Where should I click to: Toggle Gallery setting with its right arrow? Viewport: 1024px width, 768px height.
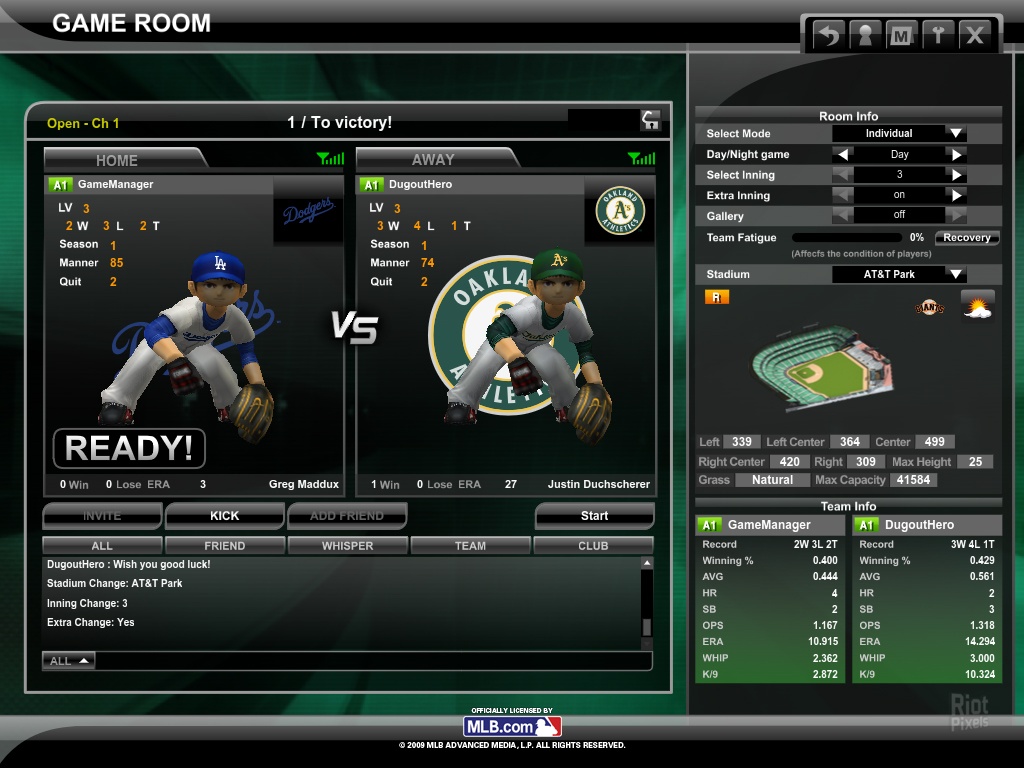(957, 215)
